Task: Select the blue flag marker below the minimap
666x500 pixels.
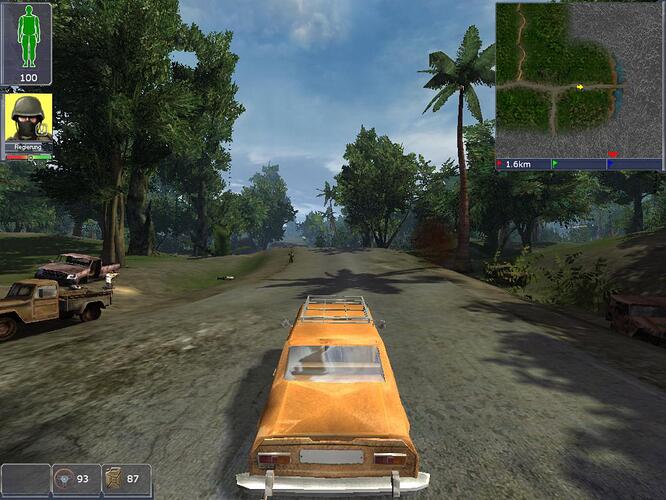Action: (x=611, y=163)
